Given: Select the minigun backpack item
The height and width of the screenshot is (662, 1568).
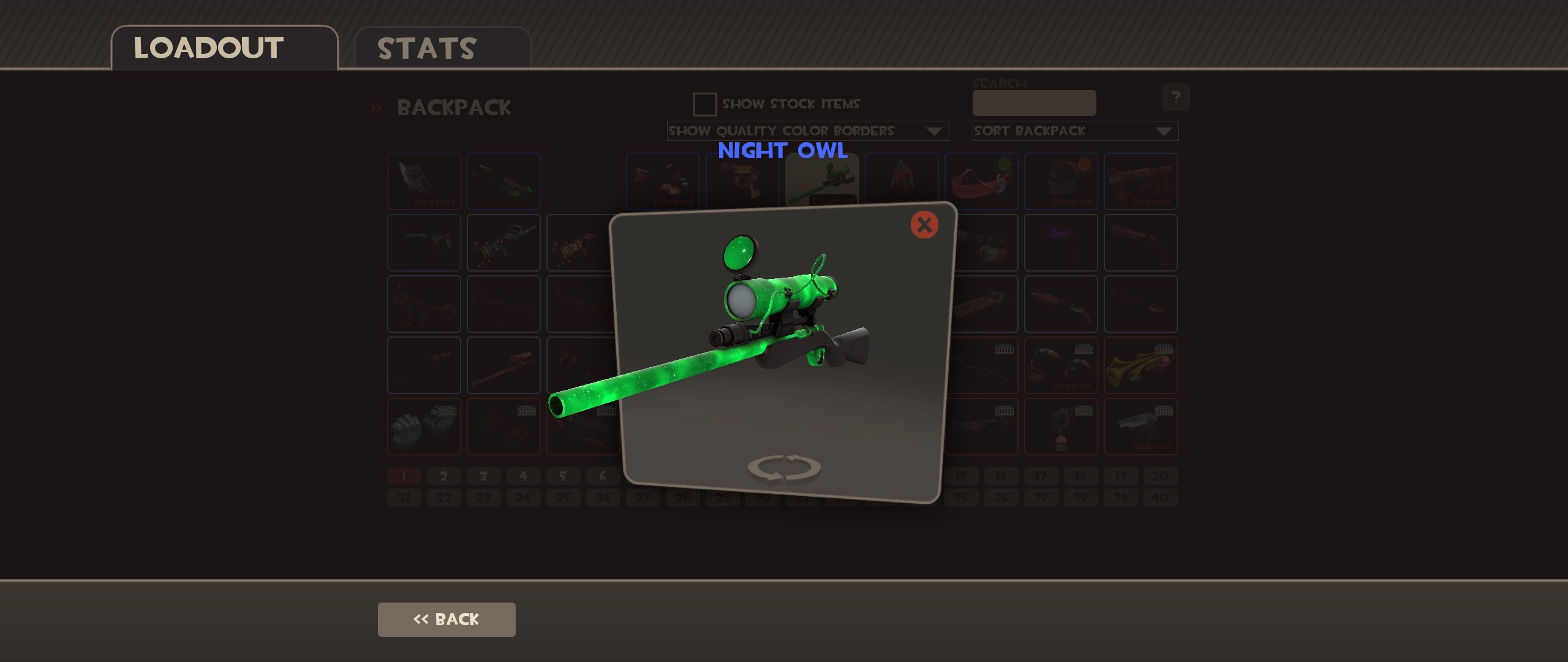Looking at the screenshot, I should (x=981, y=243).
